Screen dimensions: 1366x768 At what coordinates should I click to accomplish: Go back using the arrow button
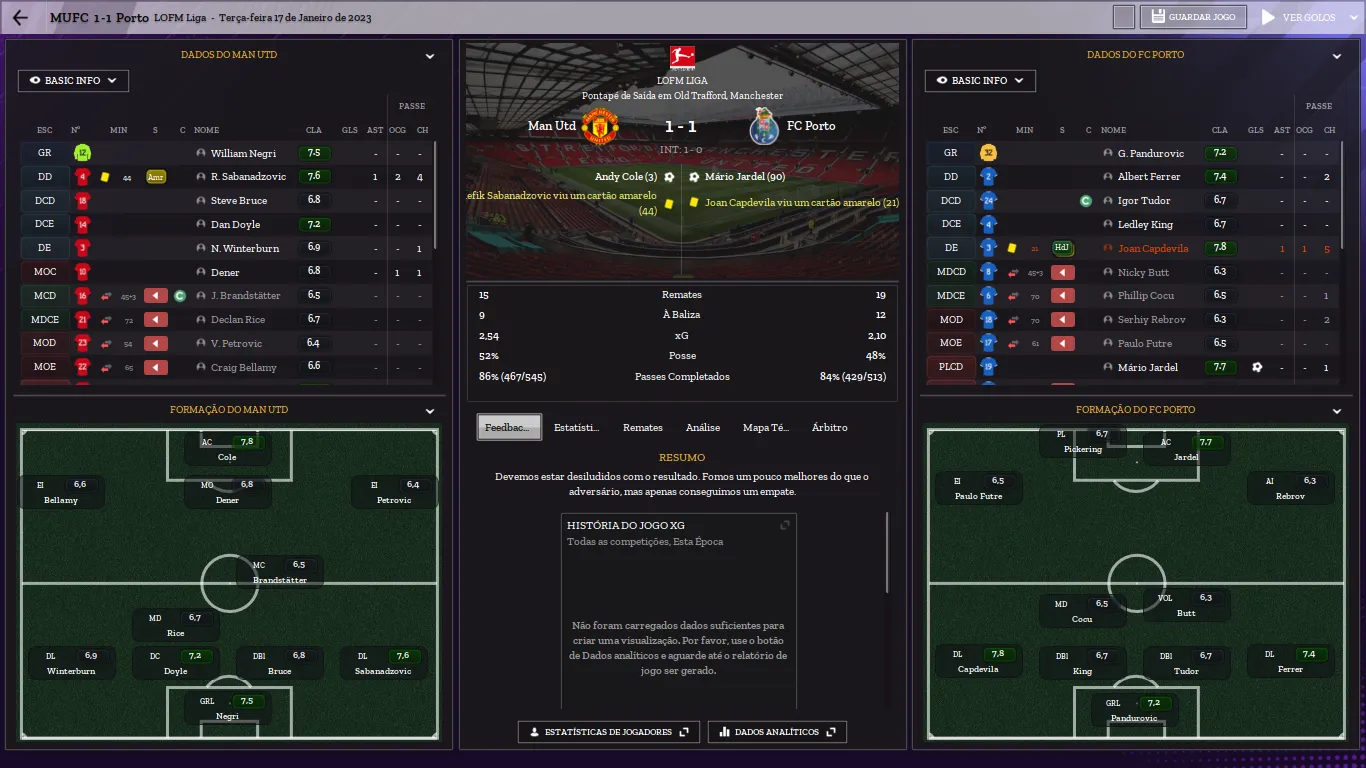(x=20, y=18)
